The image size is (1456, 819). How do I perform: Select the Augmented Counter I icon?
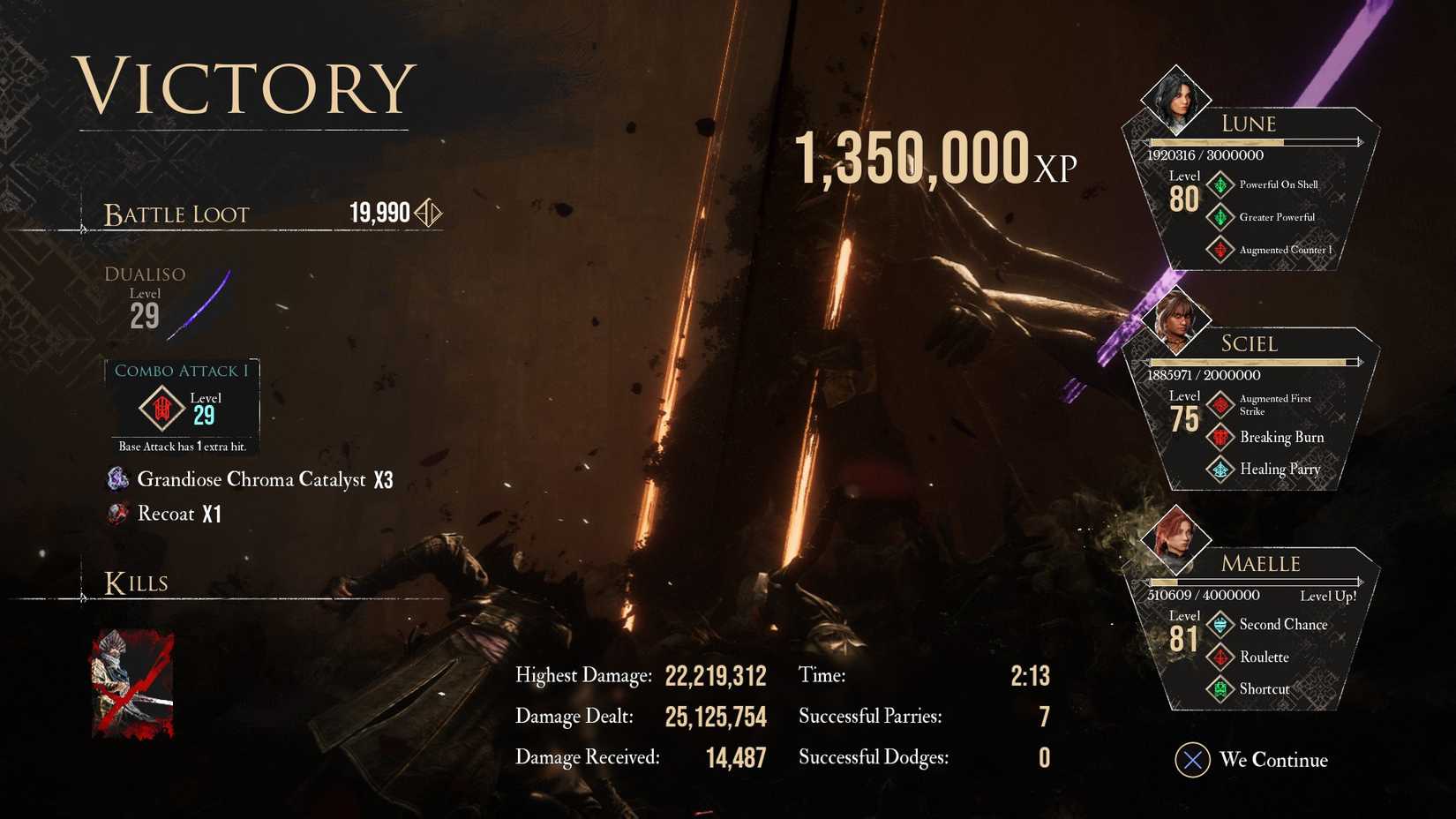coord(1221,250)
